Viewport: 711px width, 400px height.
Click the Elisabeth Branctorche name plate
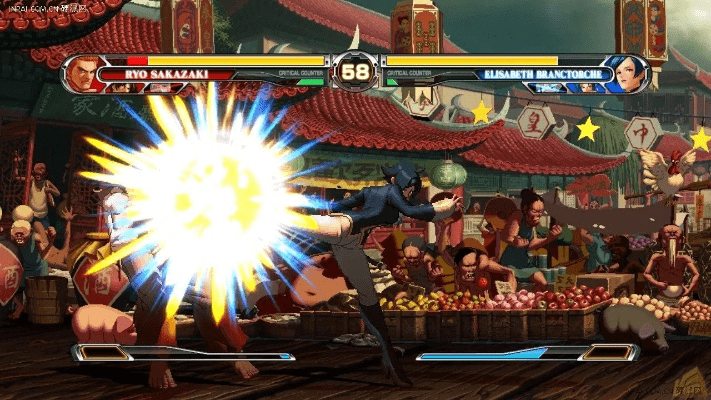tap(545, 74)
